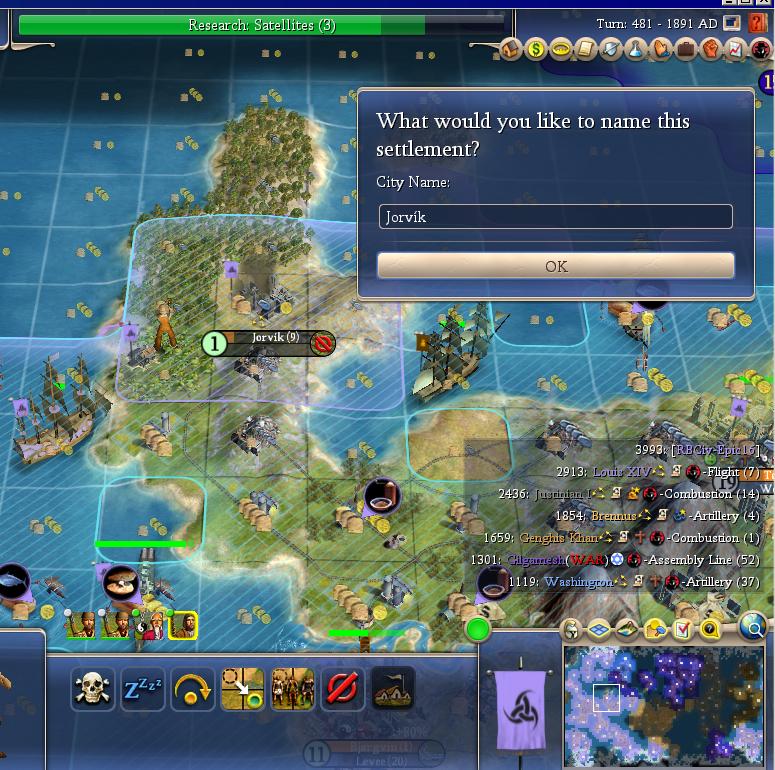The image size is (775, 770).
Task: Put the unit to sleep
Action: click(x=141, y=688)
